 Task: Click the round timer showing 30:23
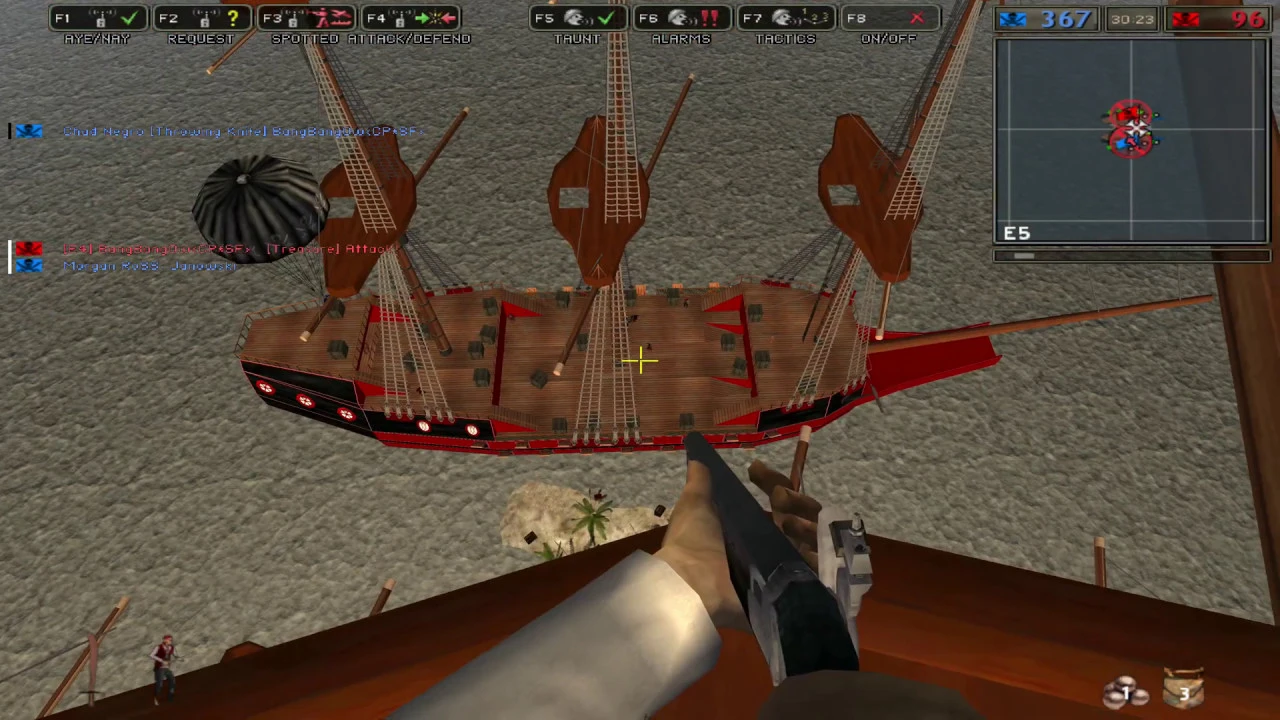1135,19
